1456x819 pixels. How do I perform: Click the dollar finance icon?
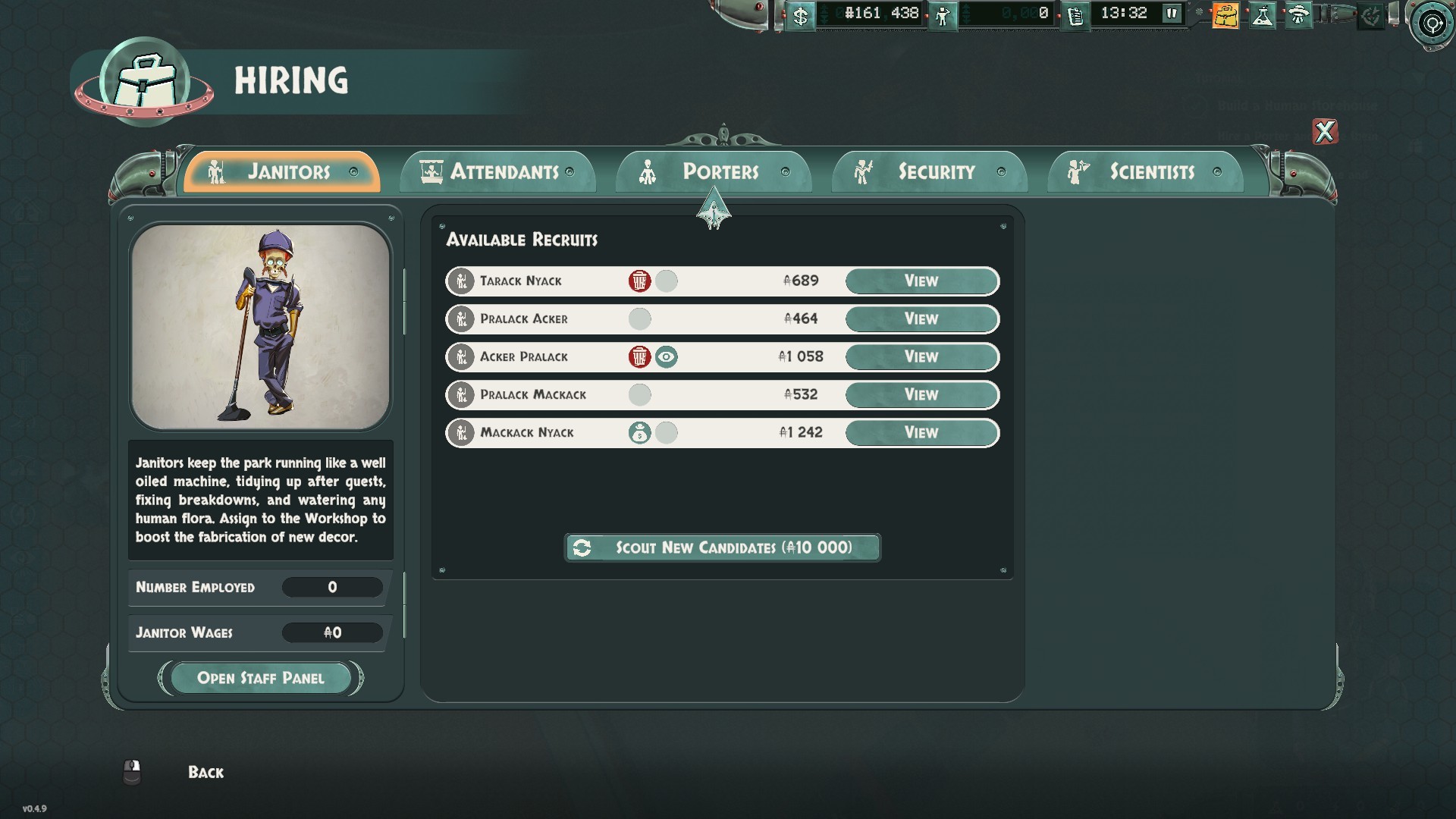point(800,15)
